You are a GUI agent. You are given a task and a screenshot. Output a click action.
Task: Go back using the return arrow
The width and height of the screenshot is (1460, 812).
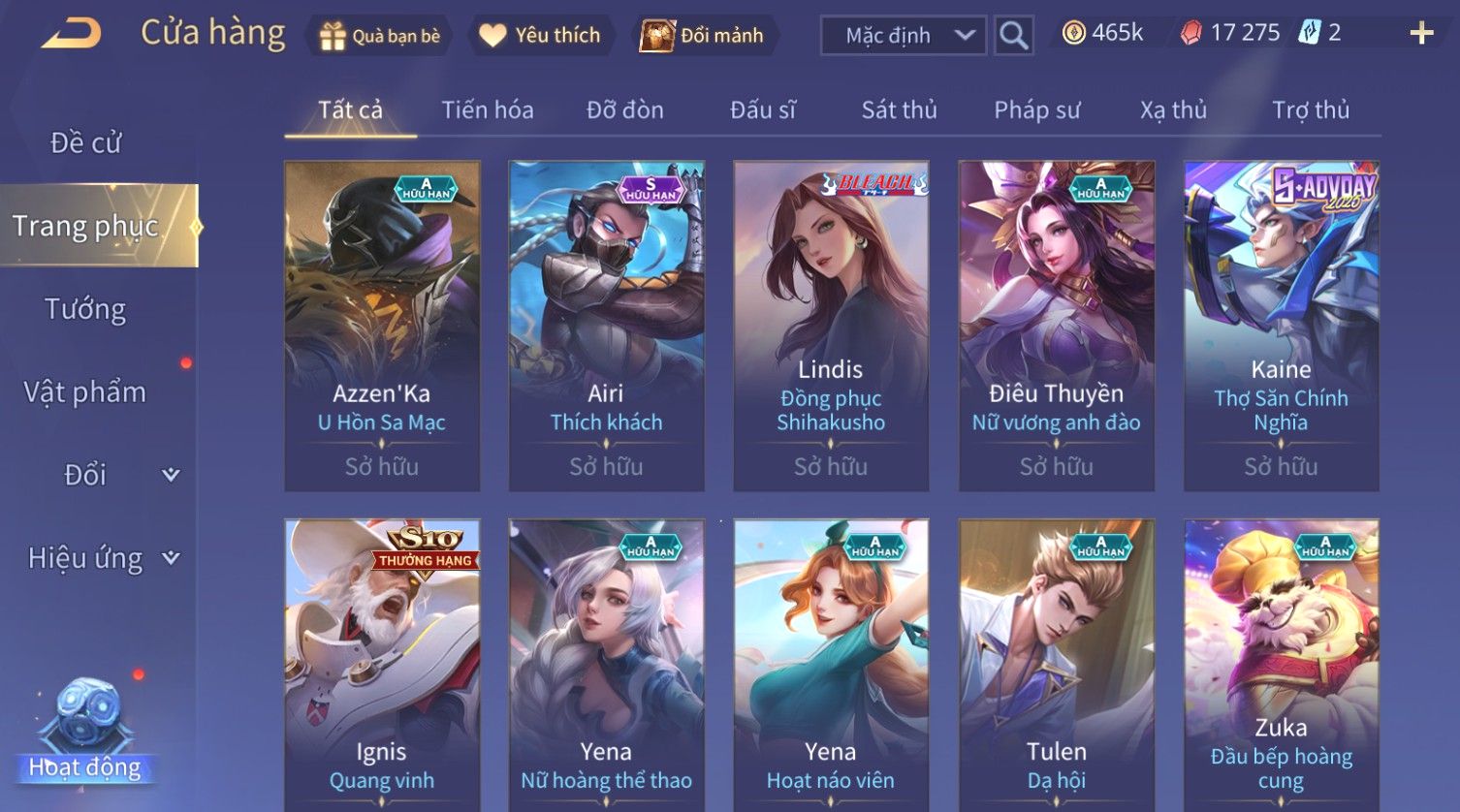click(71, 34)
